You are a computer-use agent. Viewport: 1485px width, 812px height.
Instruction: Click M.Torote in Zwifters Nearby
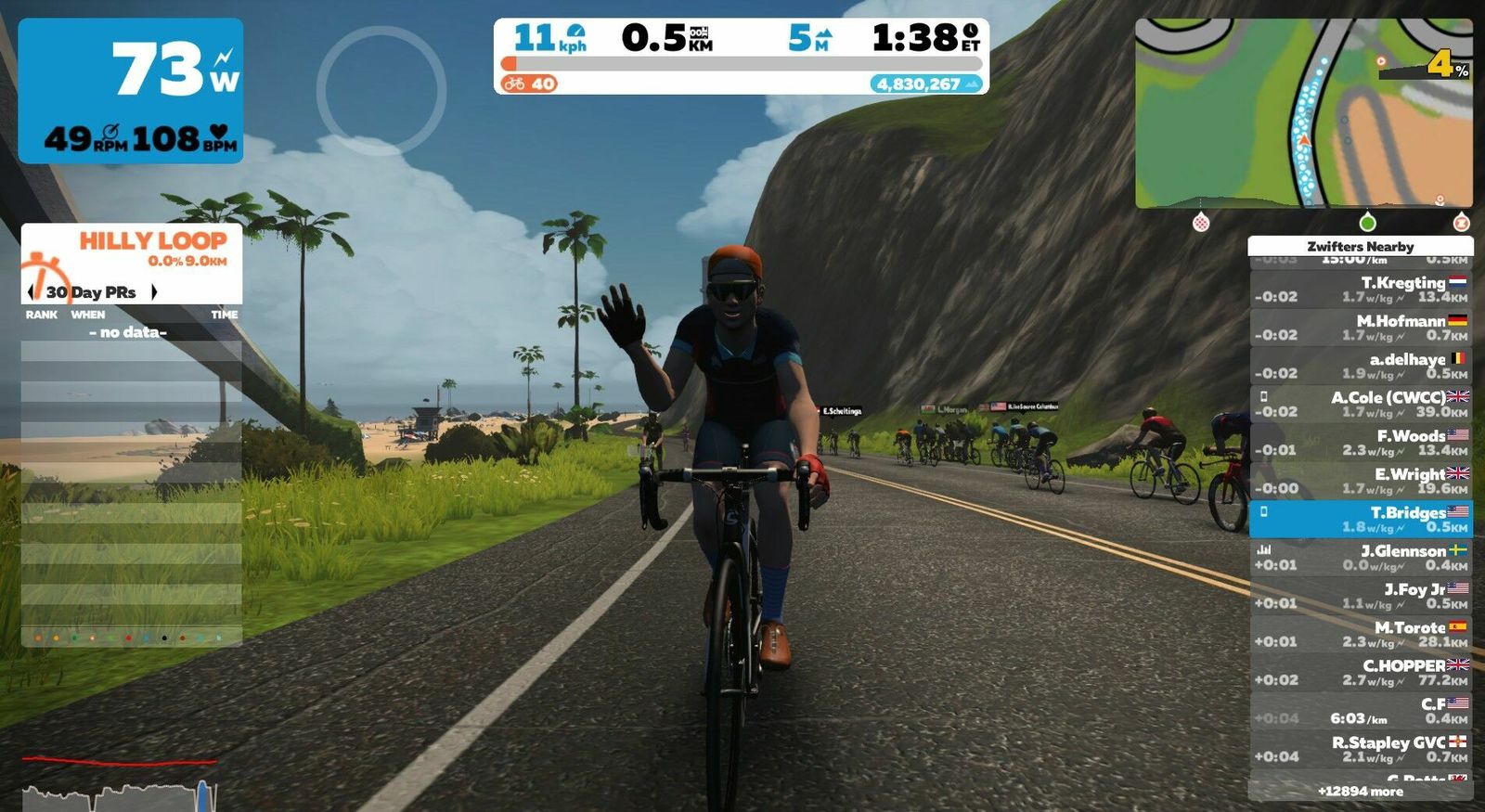(1361, 634)
